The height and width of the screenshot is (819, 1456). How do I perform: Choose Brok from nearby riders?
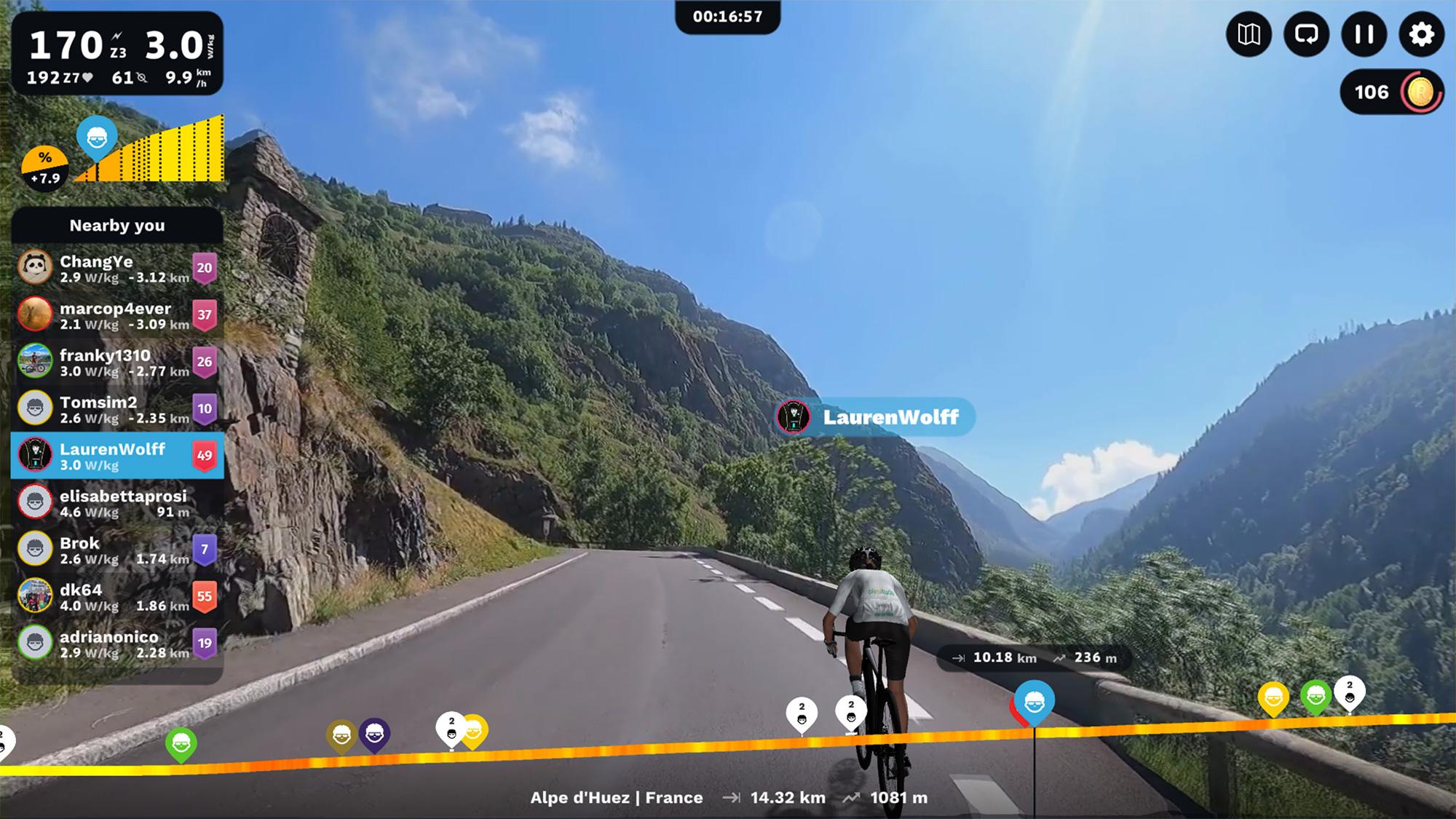tap(116, 550)
